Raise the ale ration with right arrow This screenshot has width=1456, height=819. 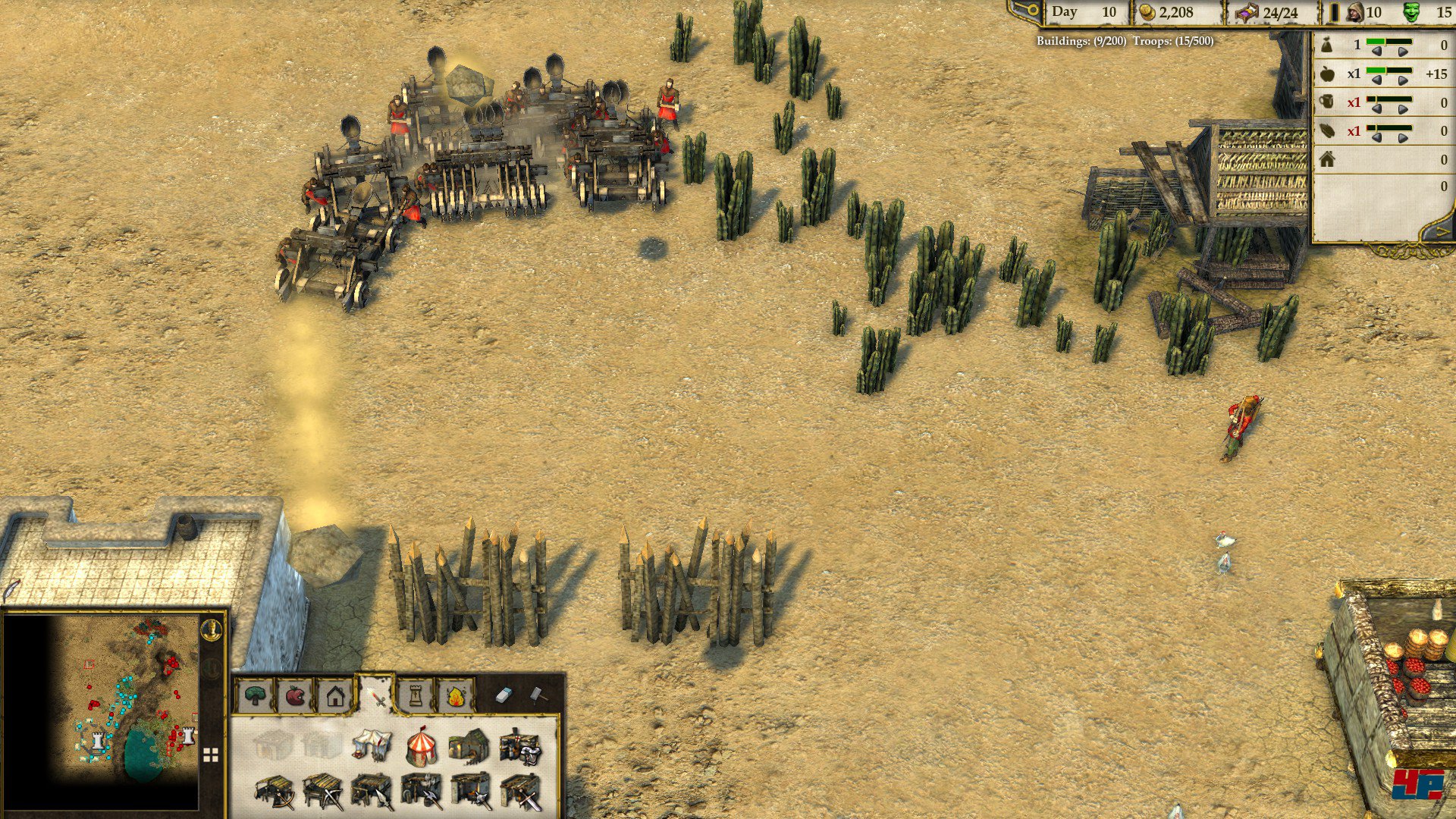pyautogui.click(x=1403, y=109)
